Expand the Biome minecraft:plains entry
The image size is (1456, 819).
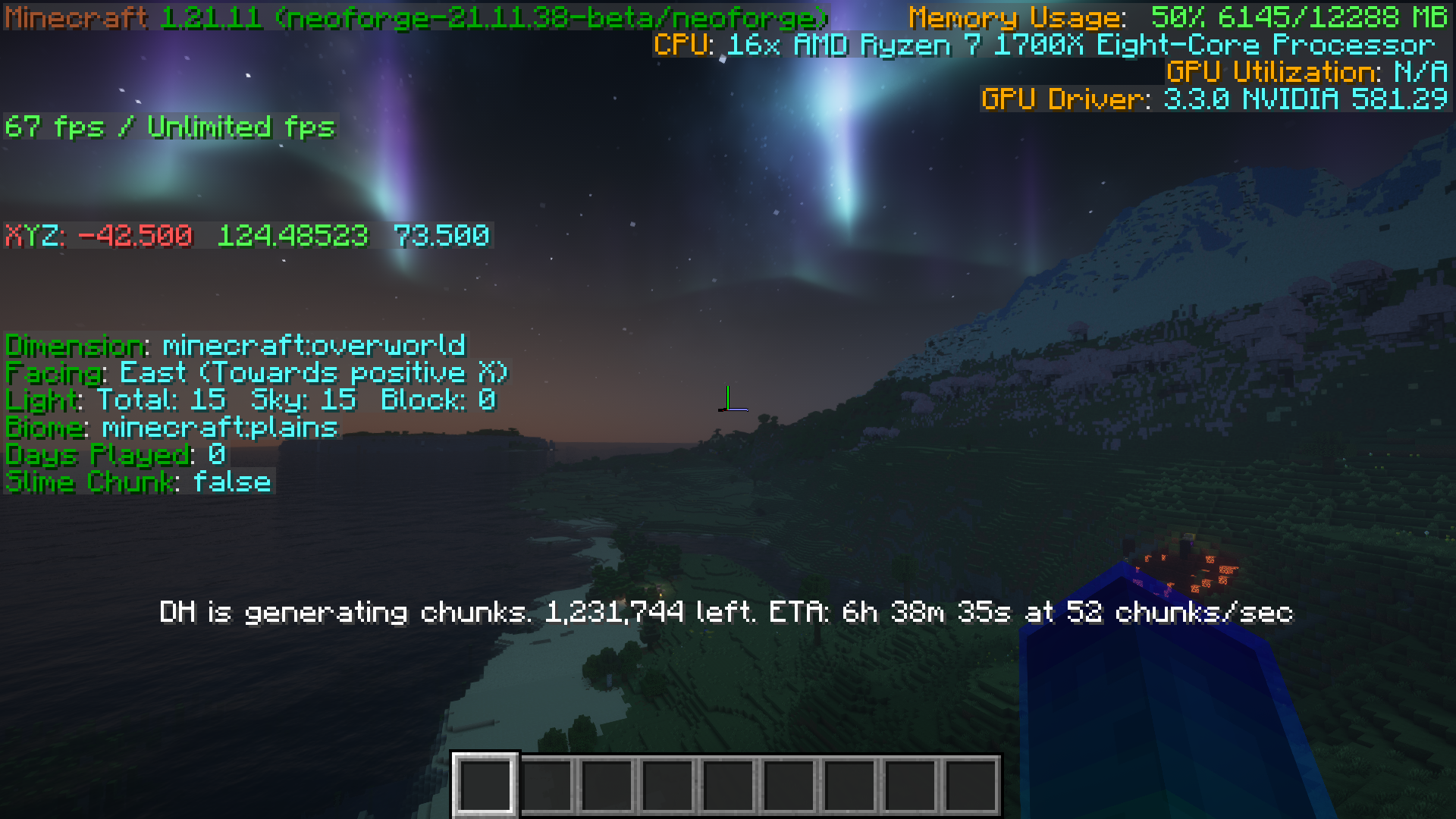pyautogui.click(x=171, y=427)
